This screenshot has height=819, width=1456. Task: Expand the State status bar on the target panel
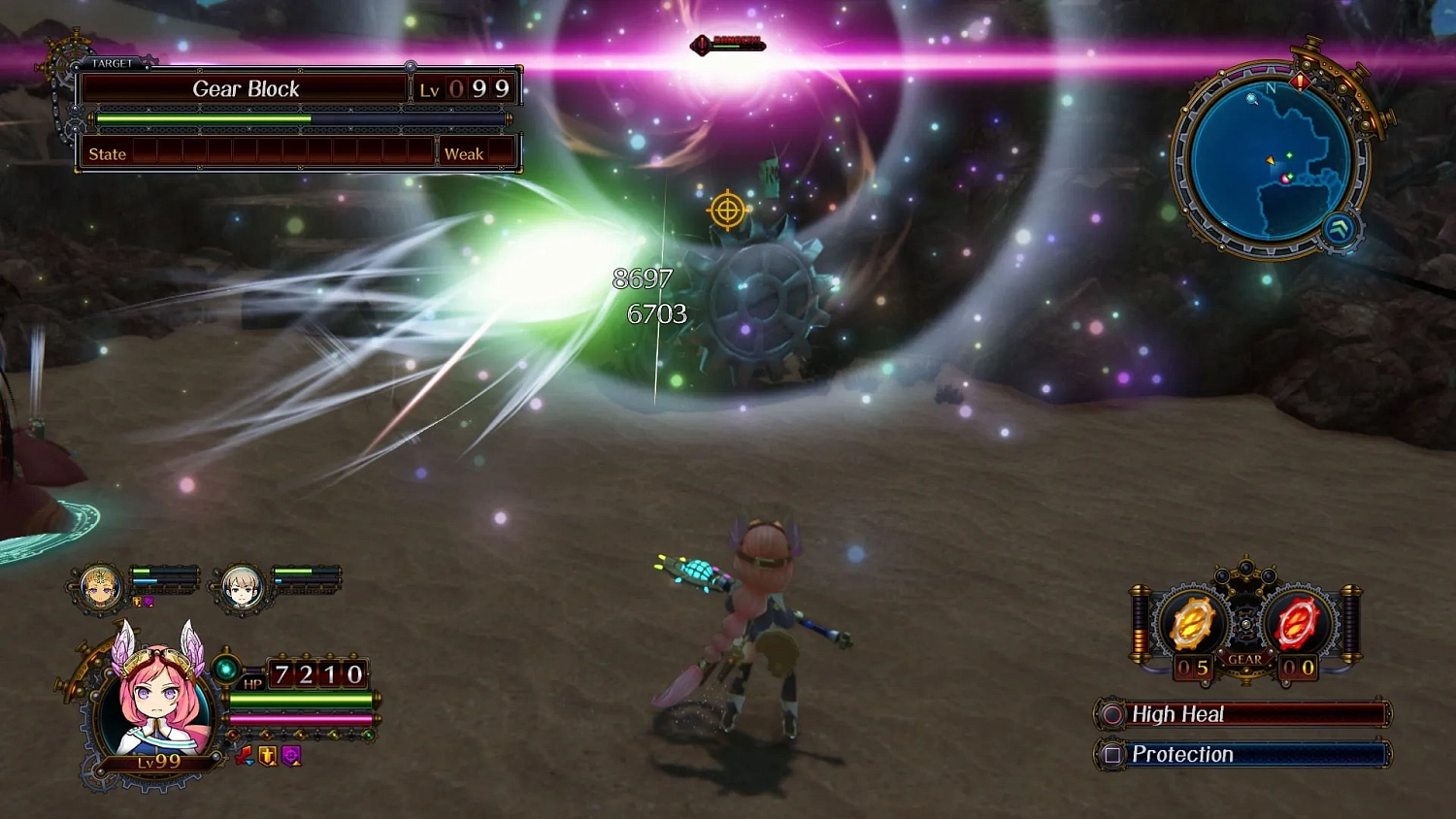[x=108, y=153]
